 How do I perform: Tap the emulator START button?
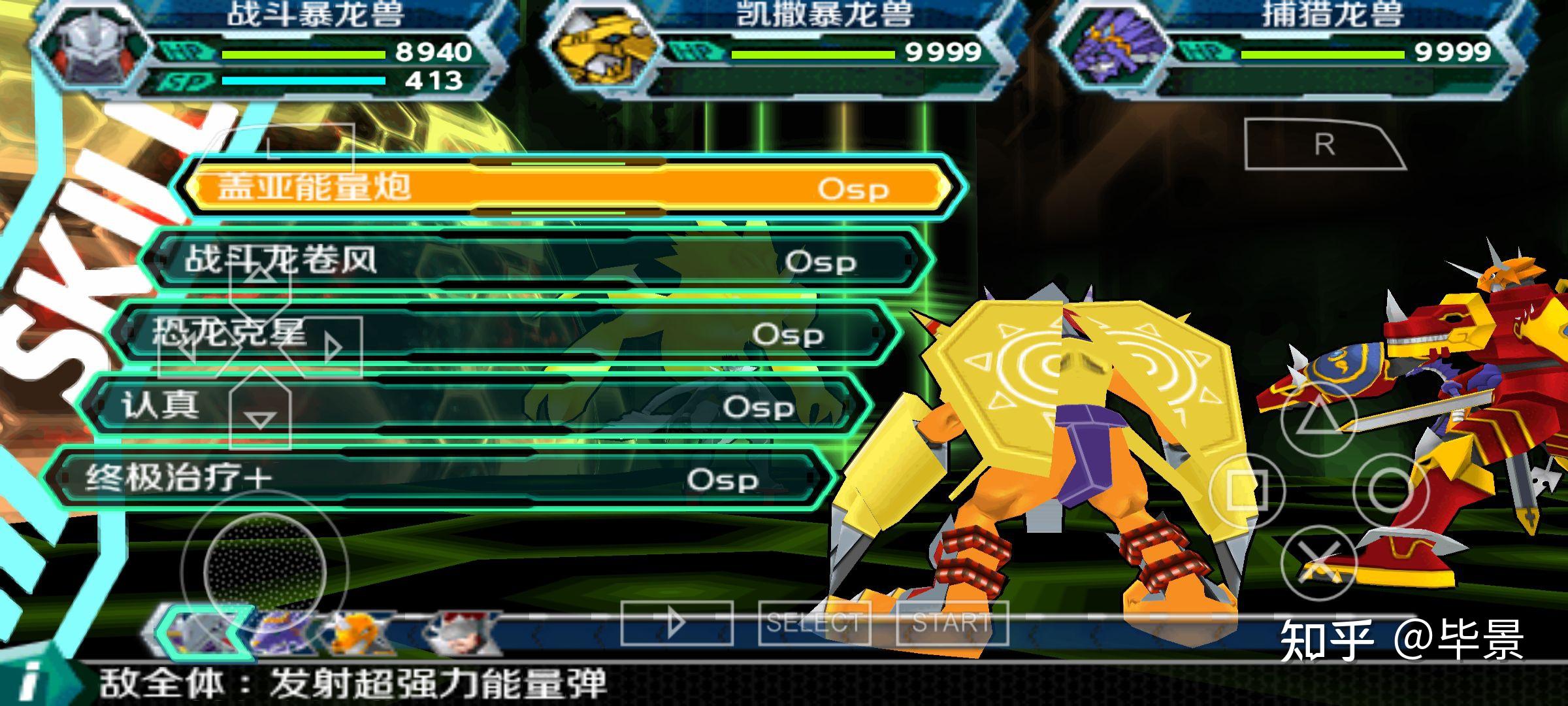click(952, 624)
